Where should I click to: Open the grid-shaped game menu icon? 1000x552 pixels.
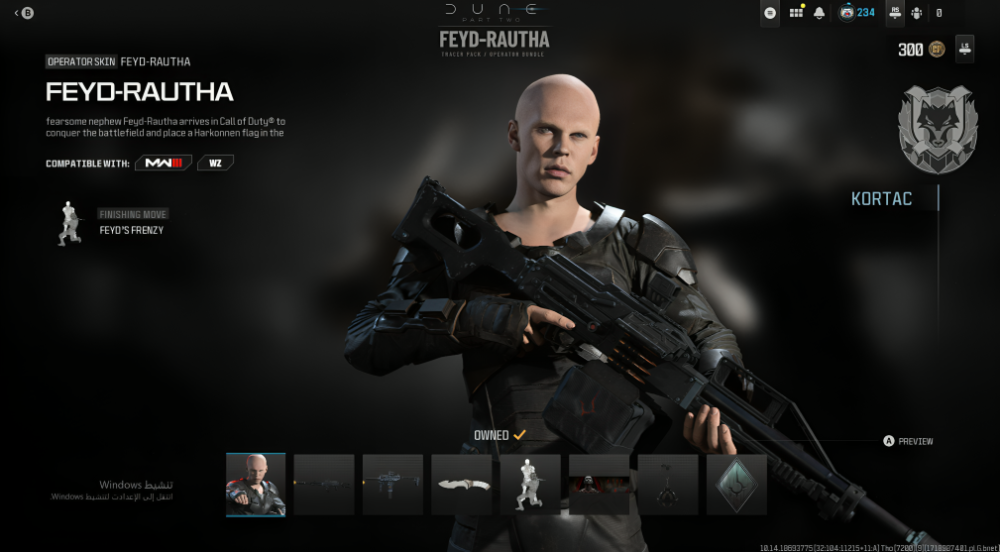[x=796, y=13]
